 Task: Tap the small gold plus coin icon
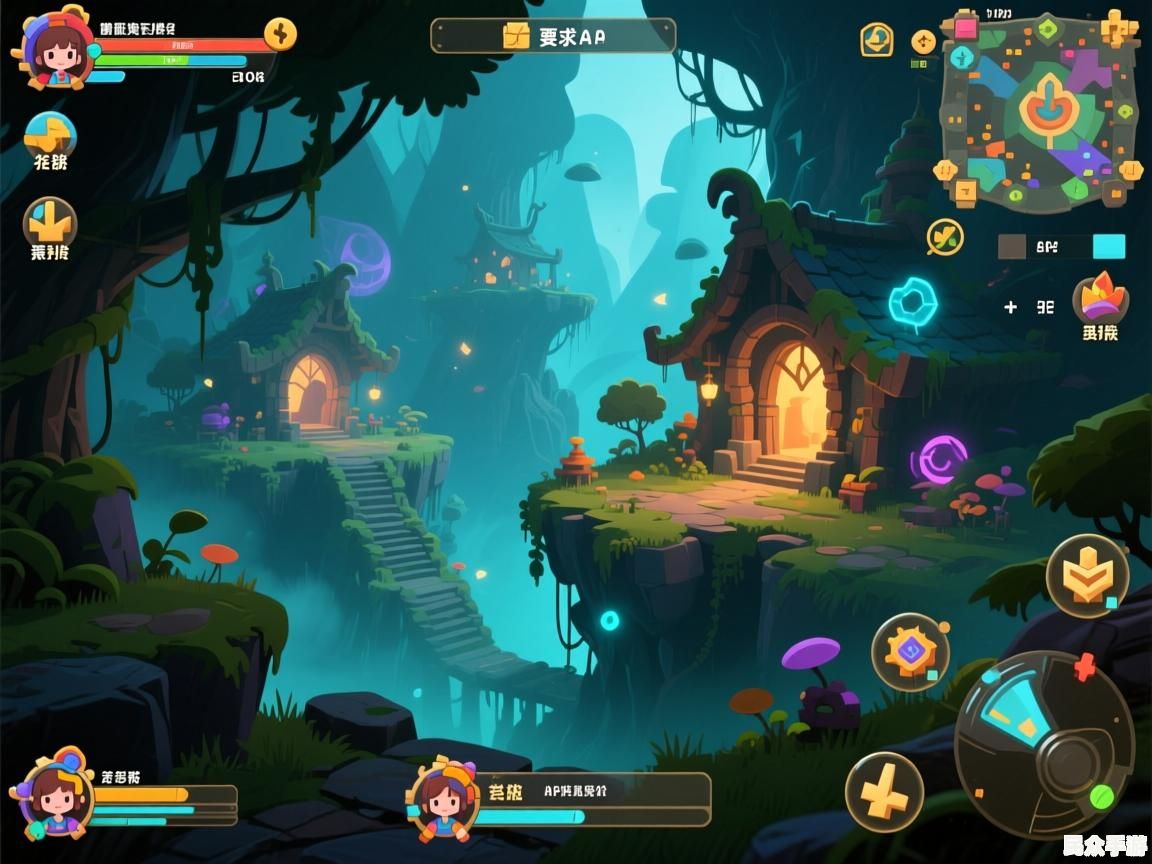click(924, 41)
